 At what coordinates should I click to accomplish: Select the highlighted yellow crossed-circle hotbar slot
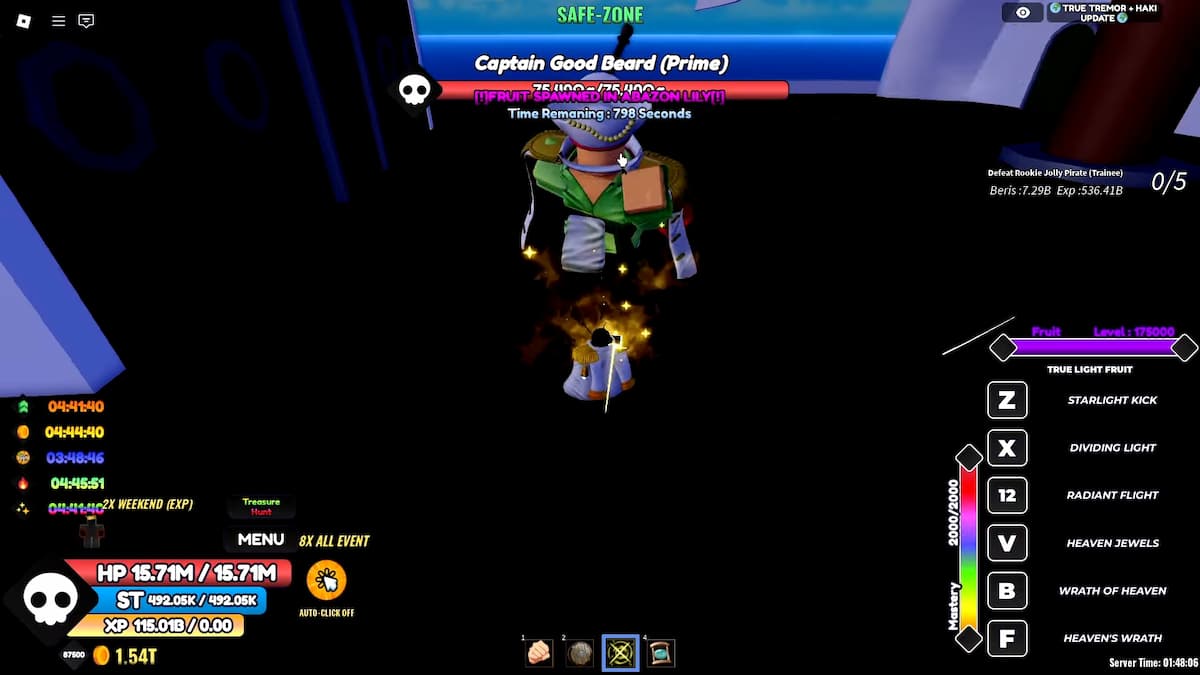point(620,653)
